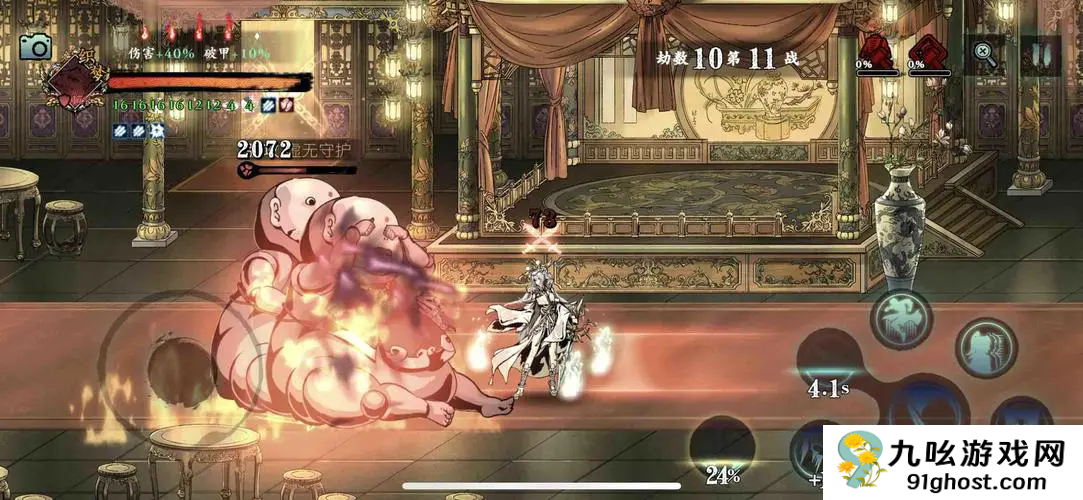1083x500 pixels.
Task: Click the character portrait emblem
Action: click(73, 81)
